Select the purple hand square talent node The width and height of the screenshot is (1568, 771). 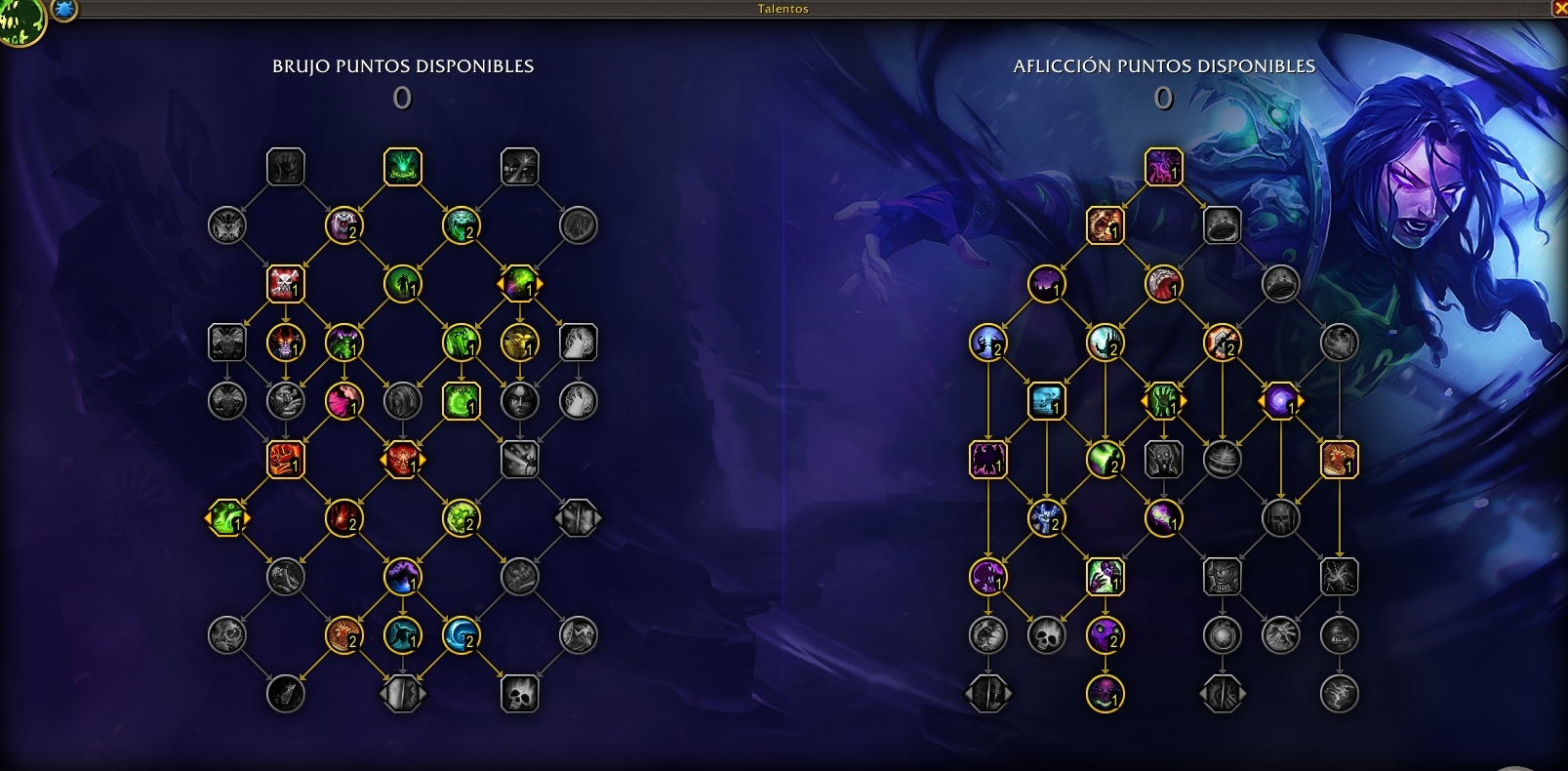[1105, 577]
